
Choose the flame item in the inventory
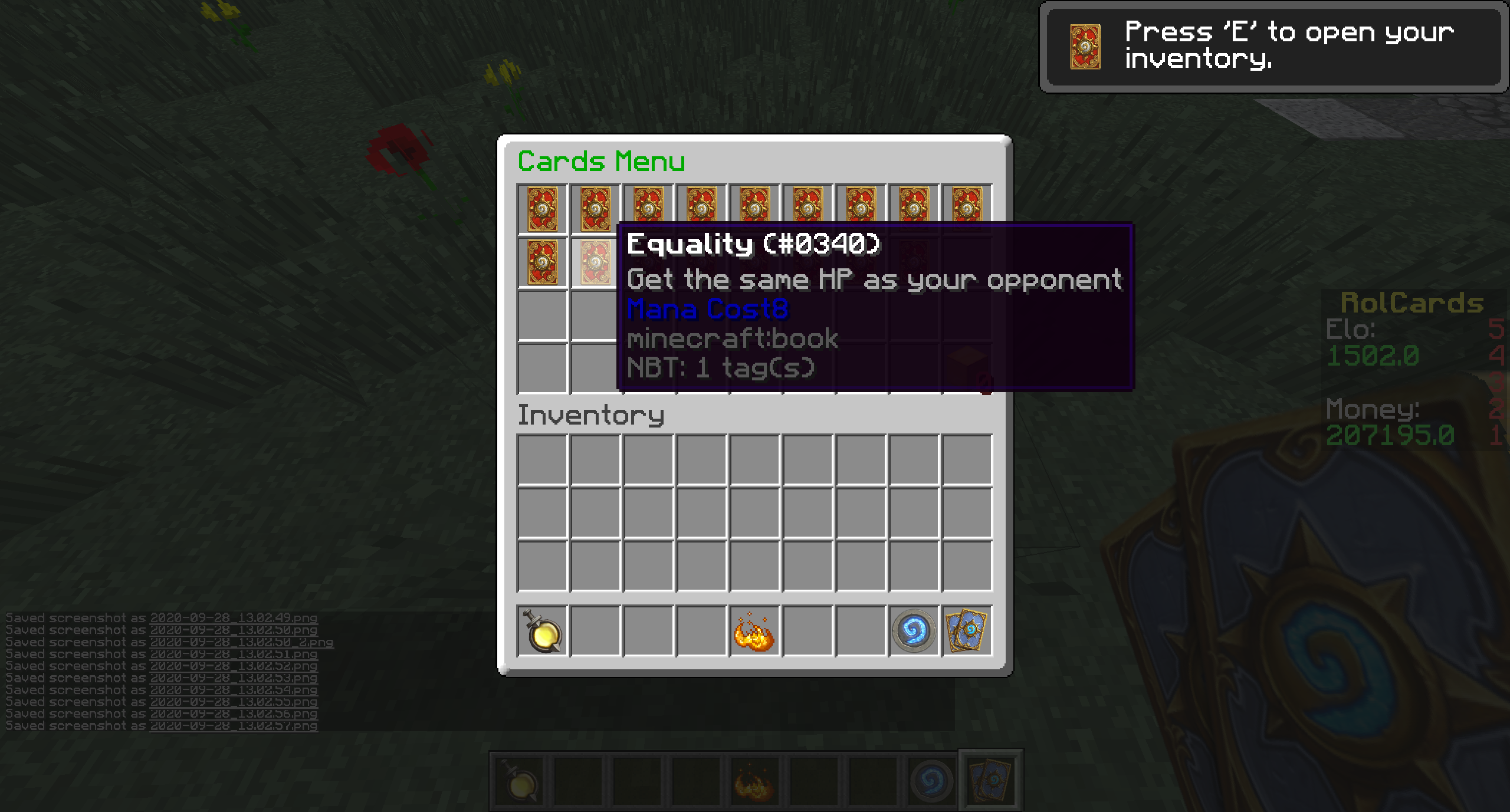(x=754, y=631)
